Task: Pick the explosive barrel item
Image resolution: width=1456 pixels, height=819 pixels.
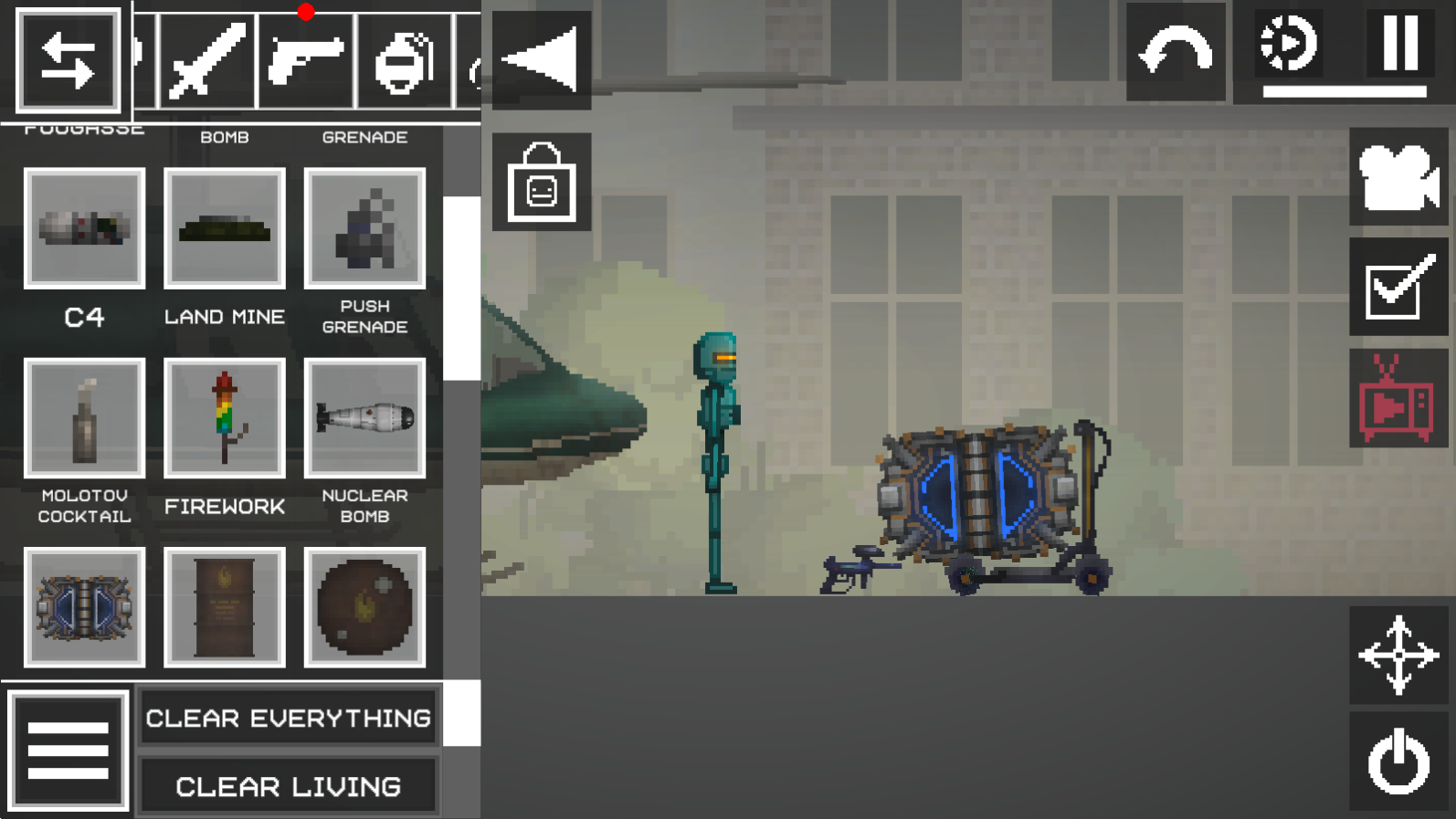Action: click(x=225, y=607)
